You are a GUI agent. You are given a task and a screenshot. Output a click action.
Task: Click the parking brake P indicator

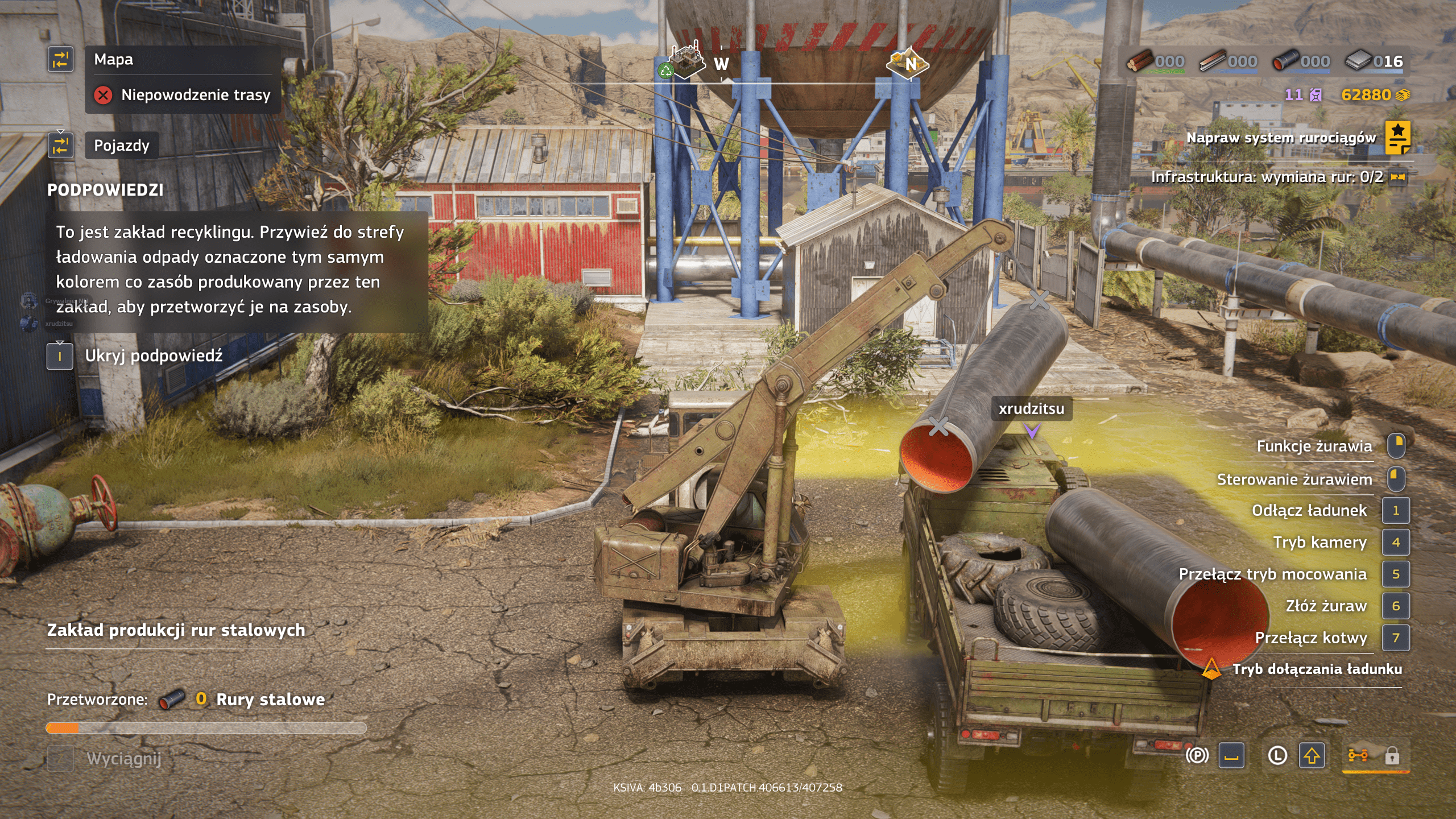coord(1197,756)
